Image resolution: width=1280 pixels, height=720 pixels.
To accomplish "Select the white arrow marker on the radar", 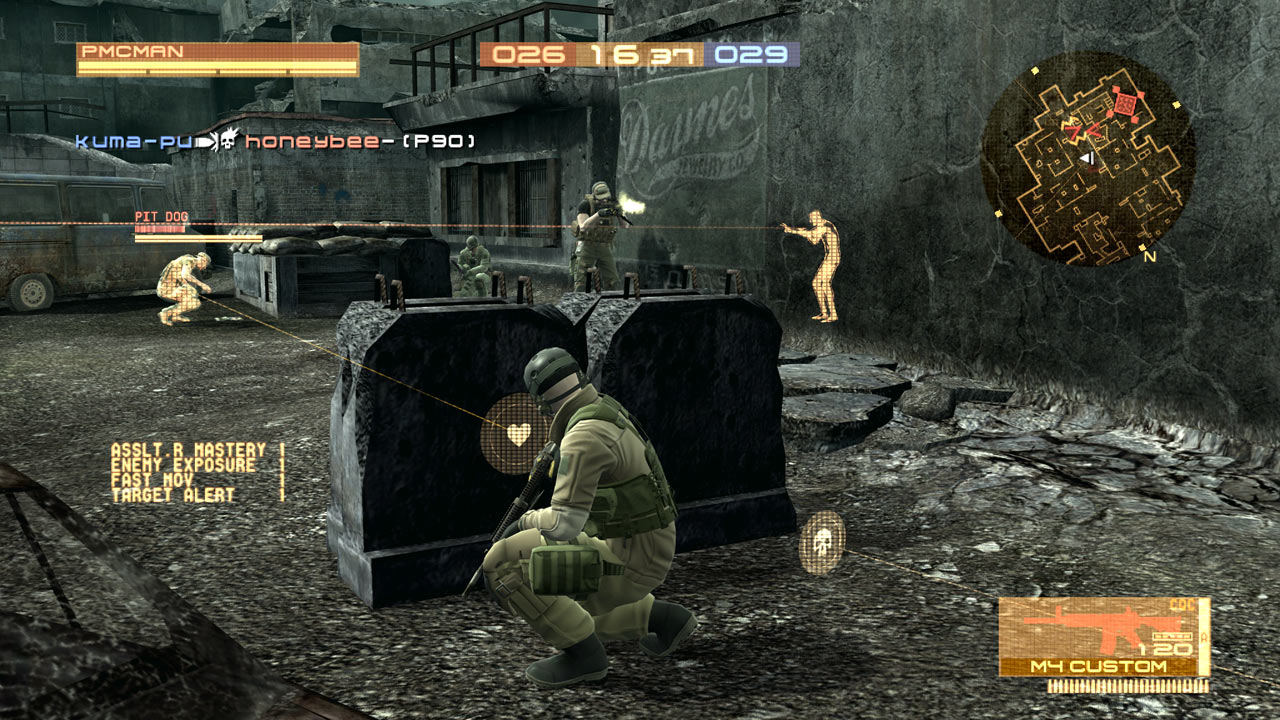I will [x=1087, y=157].
